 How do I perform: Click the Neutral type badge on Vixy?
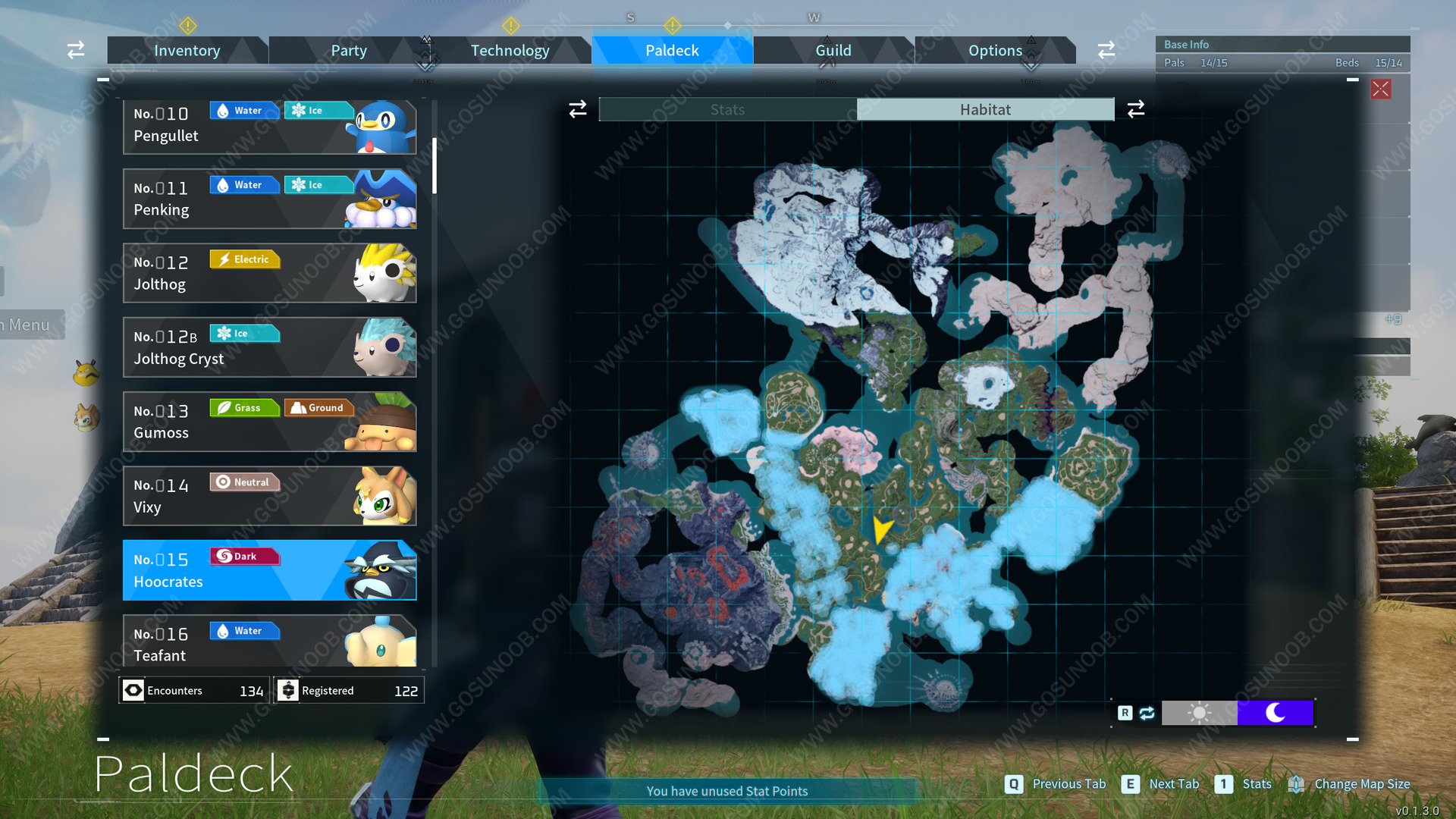pyautogui.click(x=244, y=482)
